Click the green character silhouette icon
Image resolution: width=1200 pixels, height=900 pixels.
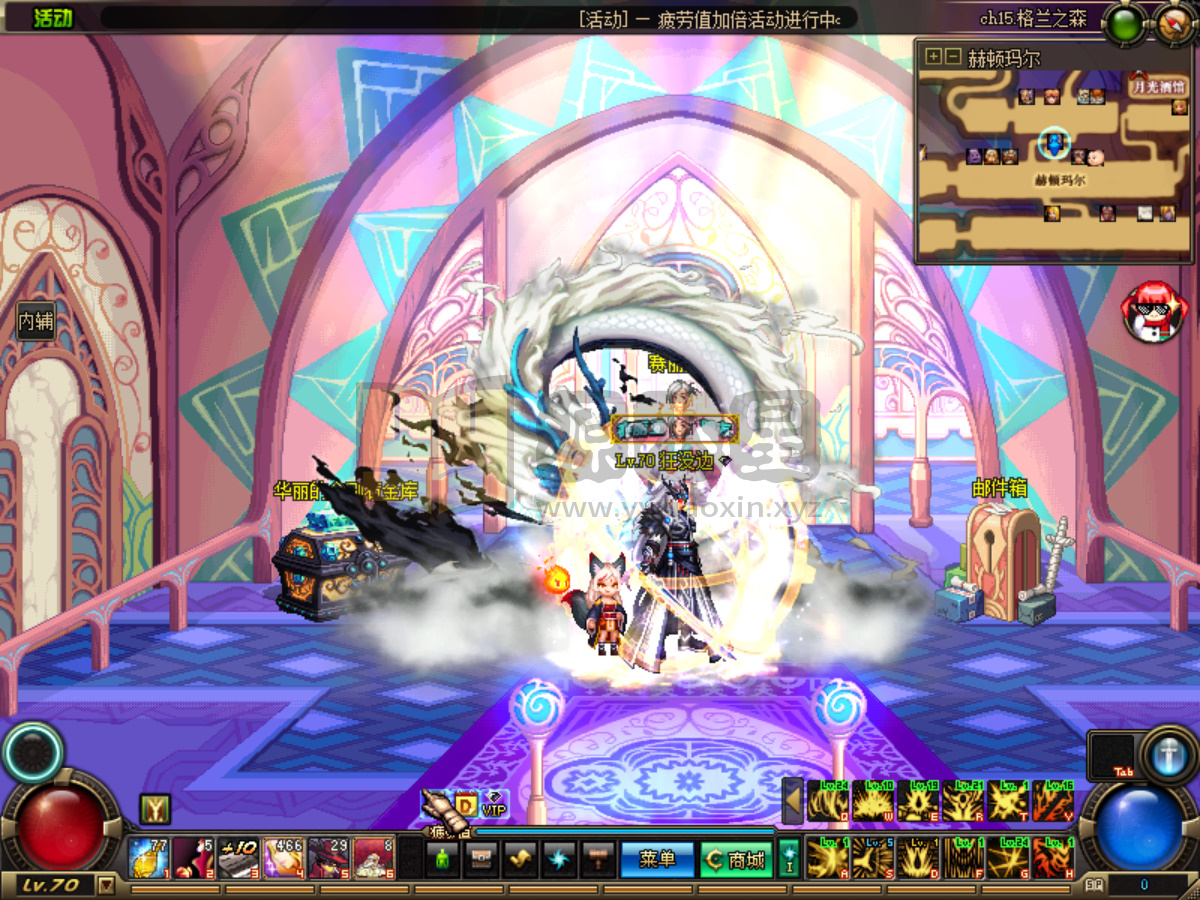[x=442, y=859]
